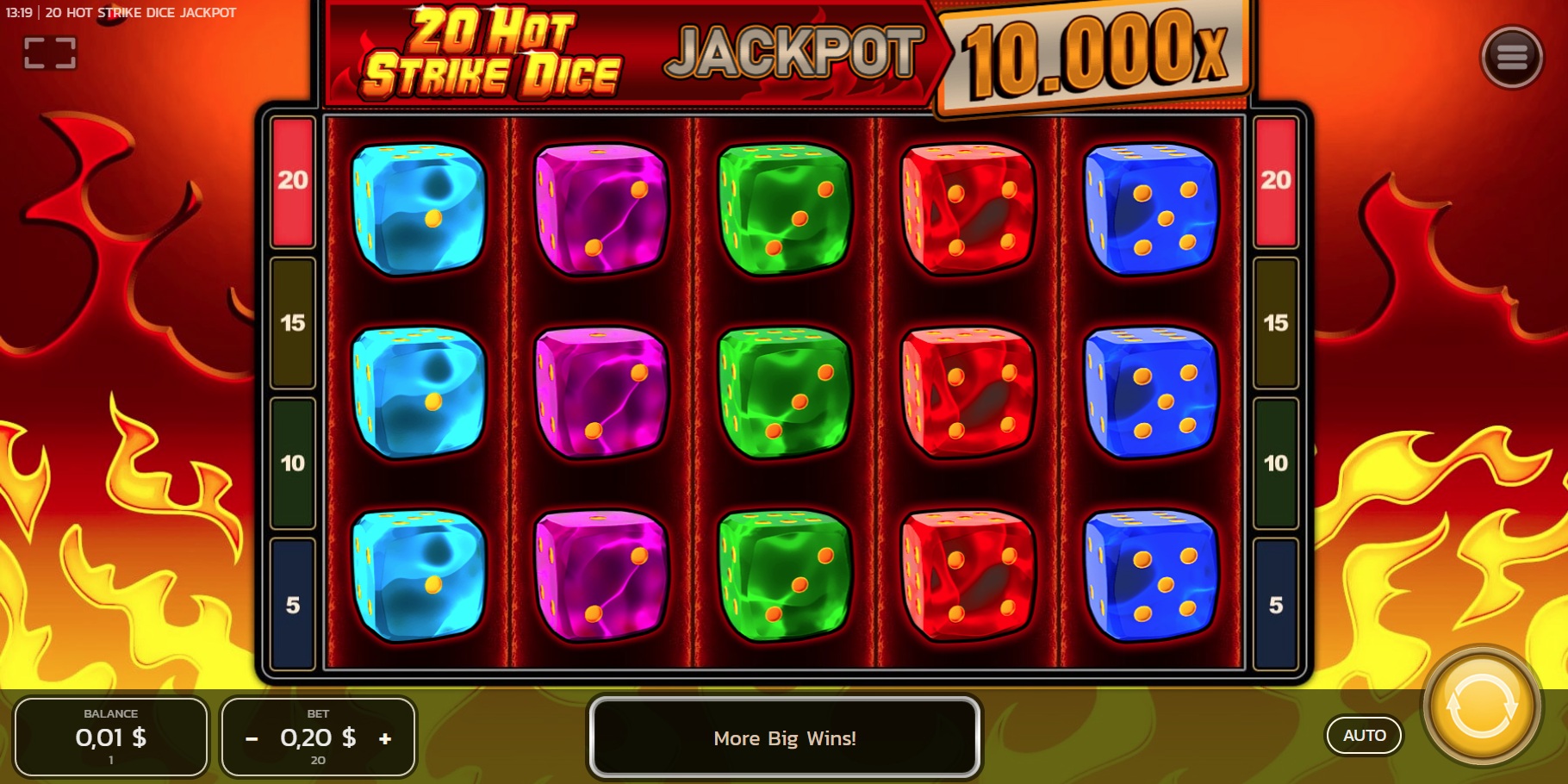Open the BET panel to change stake
Screen dimensions: 1568x784
click(318, 737)
